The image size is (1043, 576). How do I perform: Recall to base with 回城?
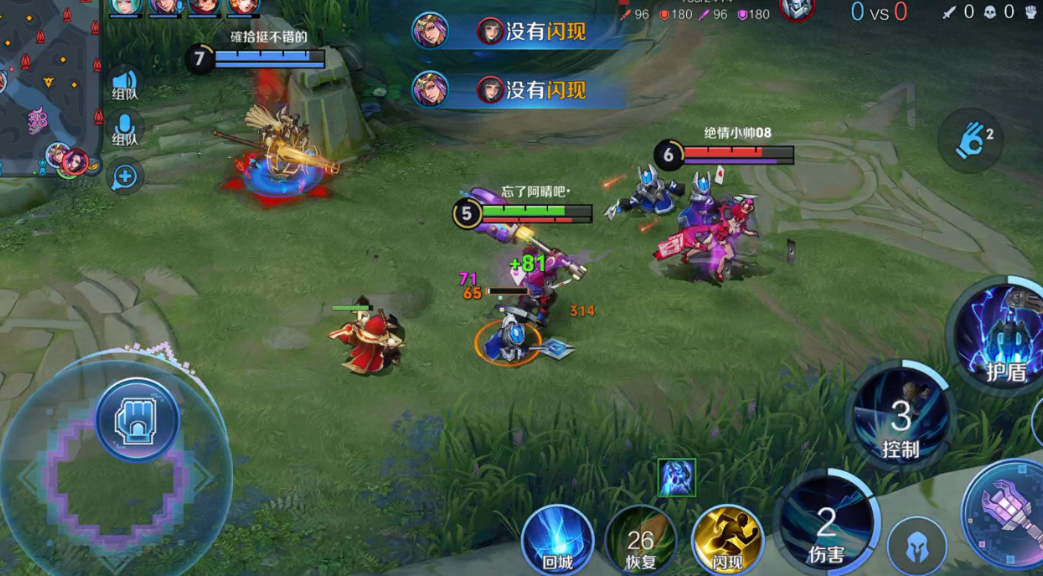pos(557,540)
